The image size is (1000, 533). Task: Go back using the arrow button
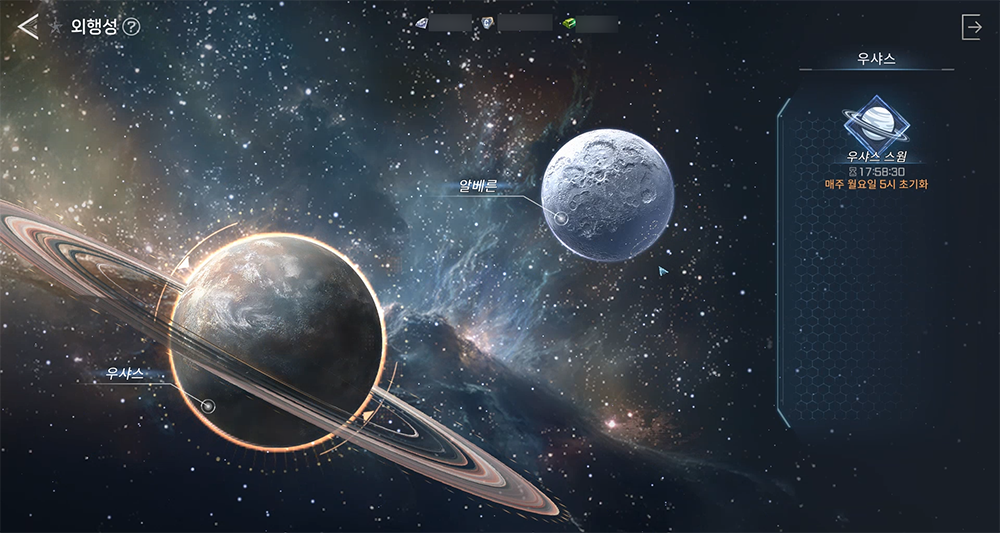[x=28, y=27]
